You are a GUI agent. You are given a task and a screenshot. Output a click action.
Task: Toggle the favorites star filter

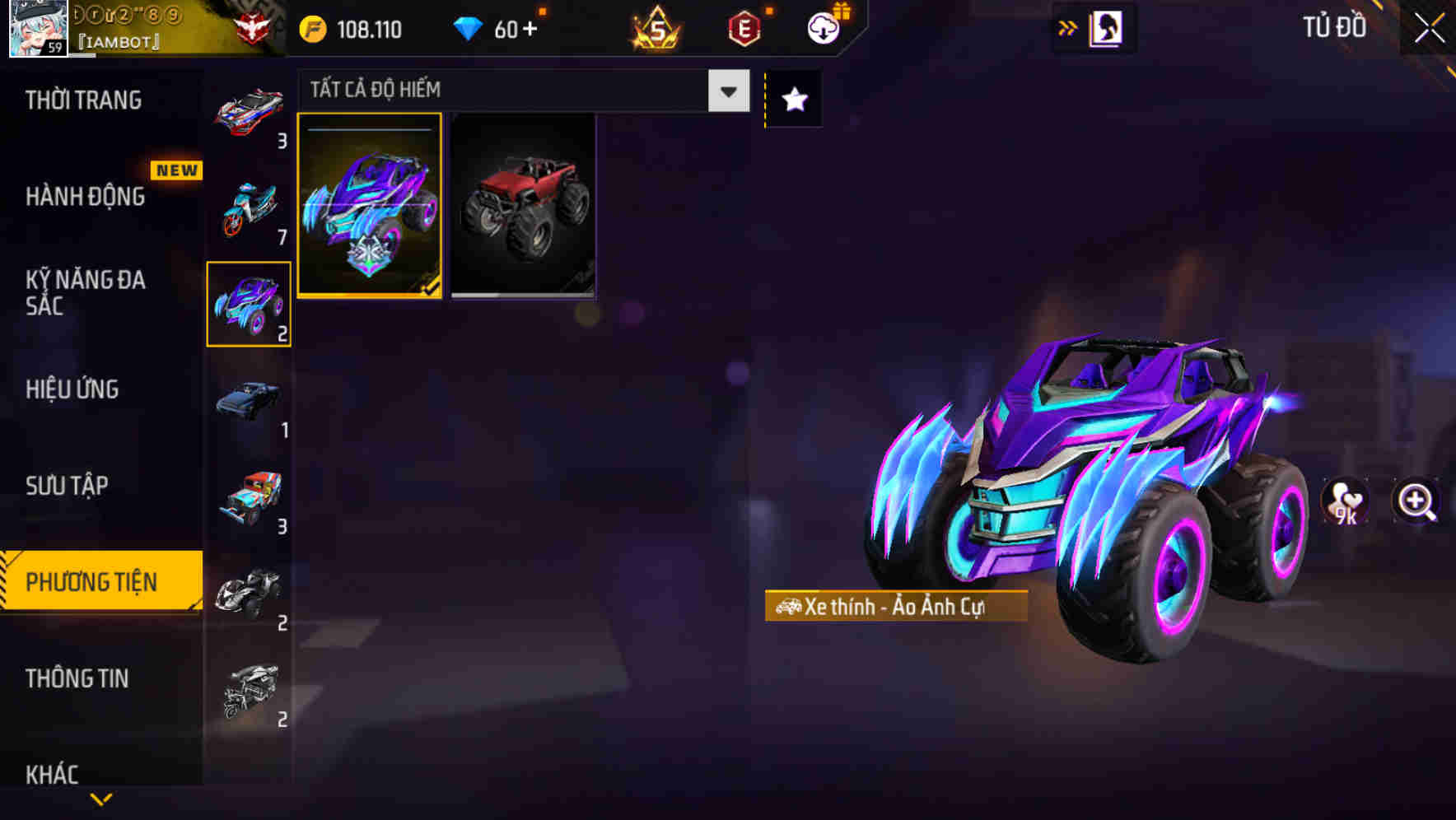coord(793,99)
